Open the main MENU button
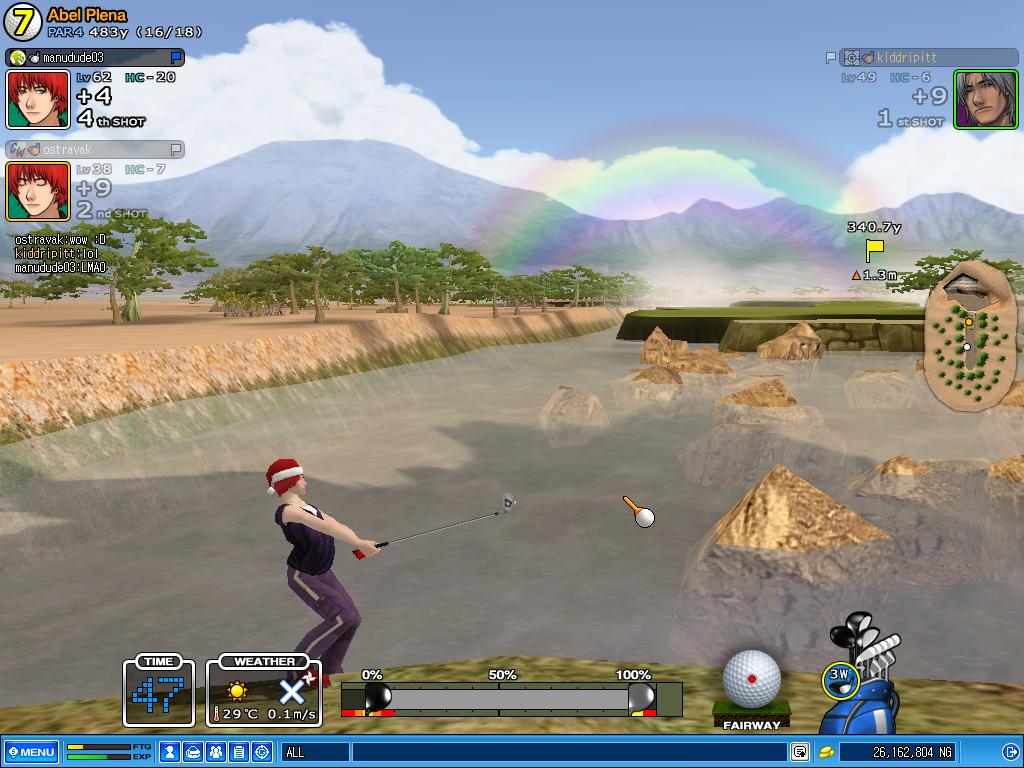 pyautogui.click(x=31, y=752)
